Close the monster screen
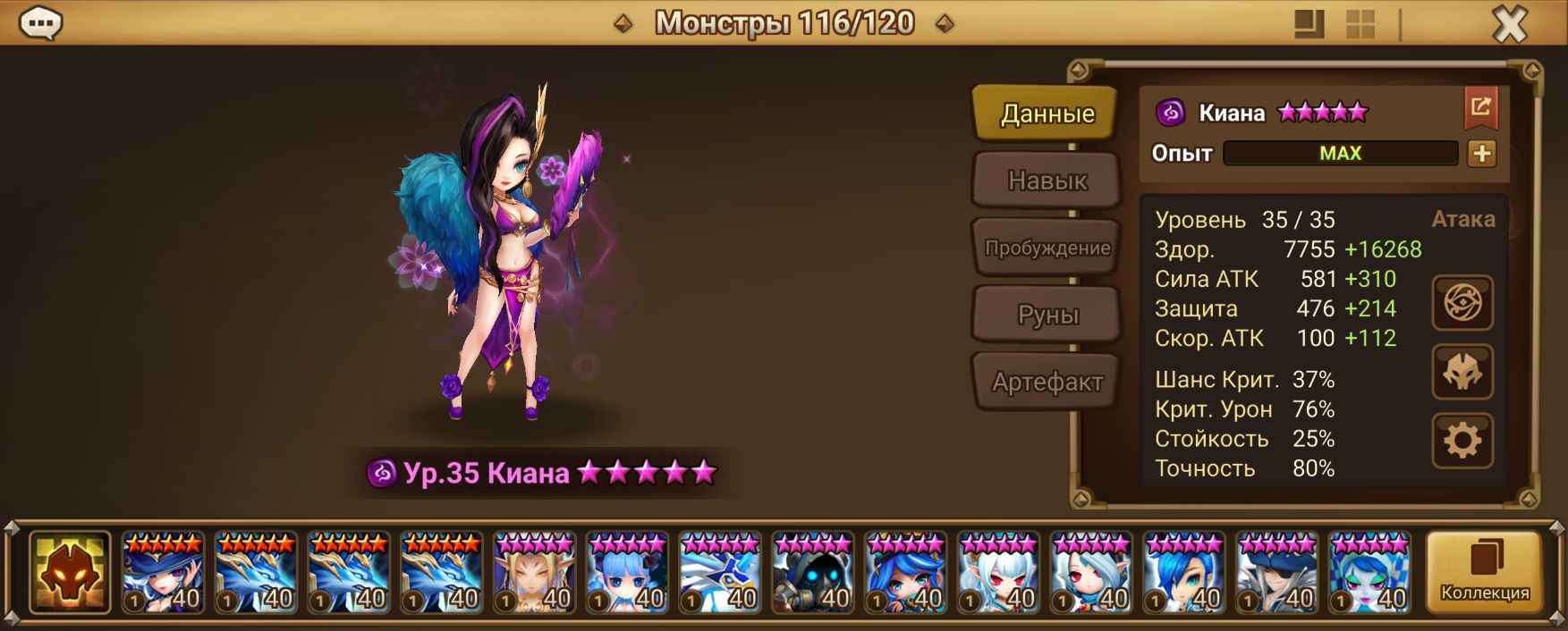The image size is (1568, 631). 1510,24
